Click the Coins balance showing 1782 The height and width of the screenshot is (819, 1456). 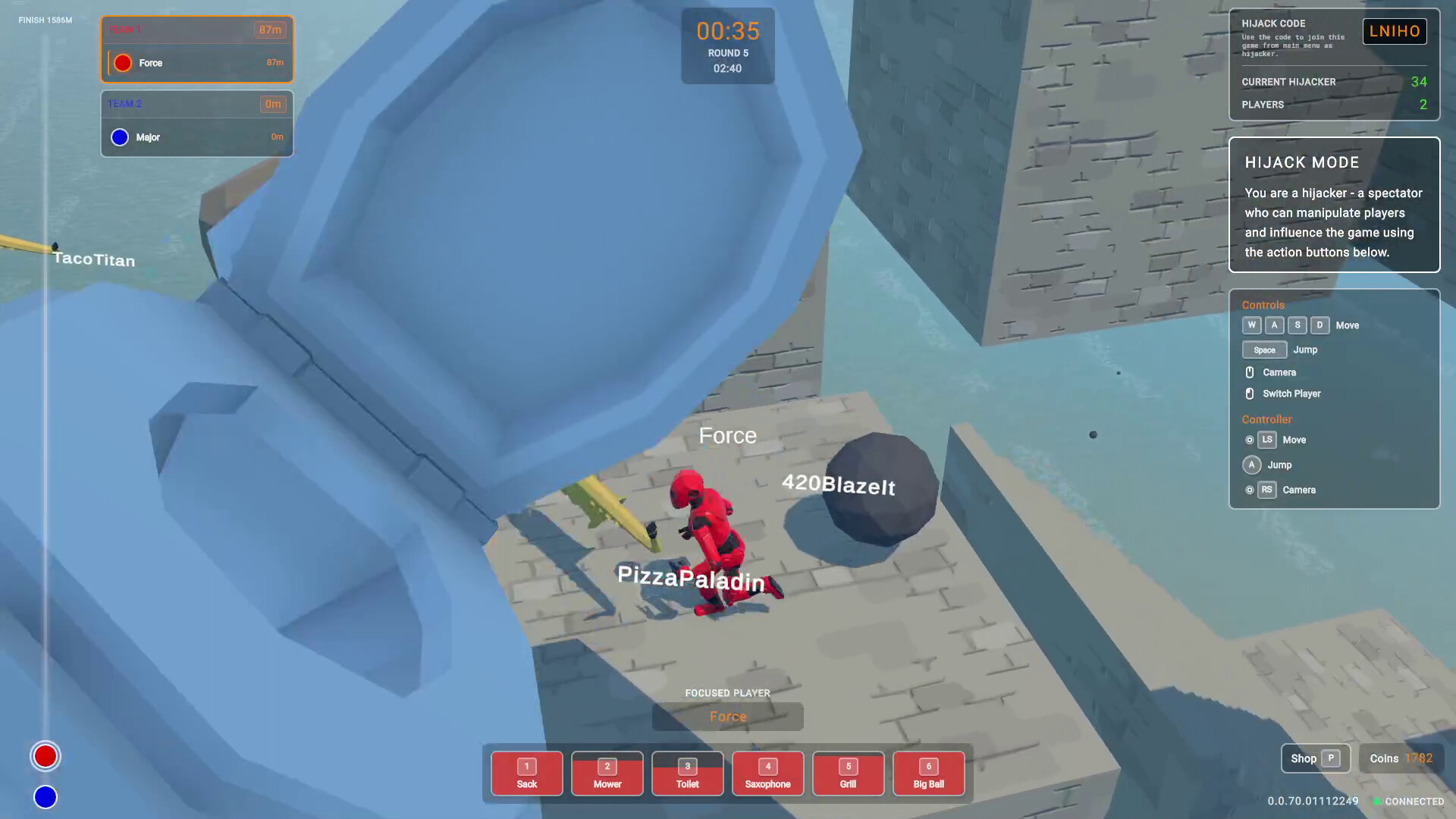[1400, 758]
